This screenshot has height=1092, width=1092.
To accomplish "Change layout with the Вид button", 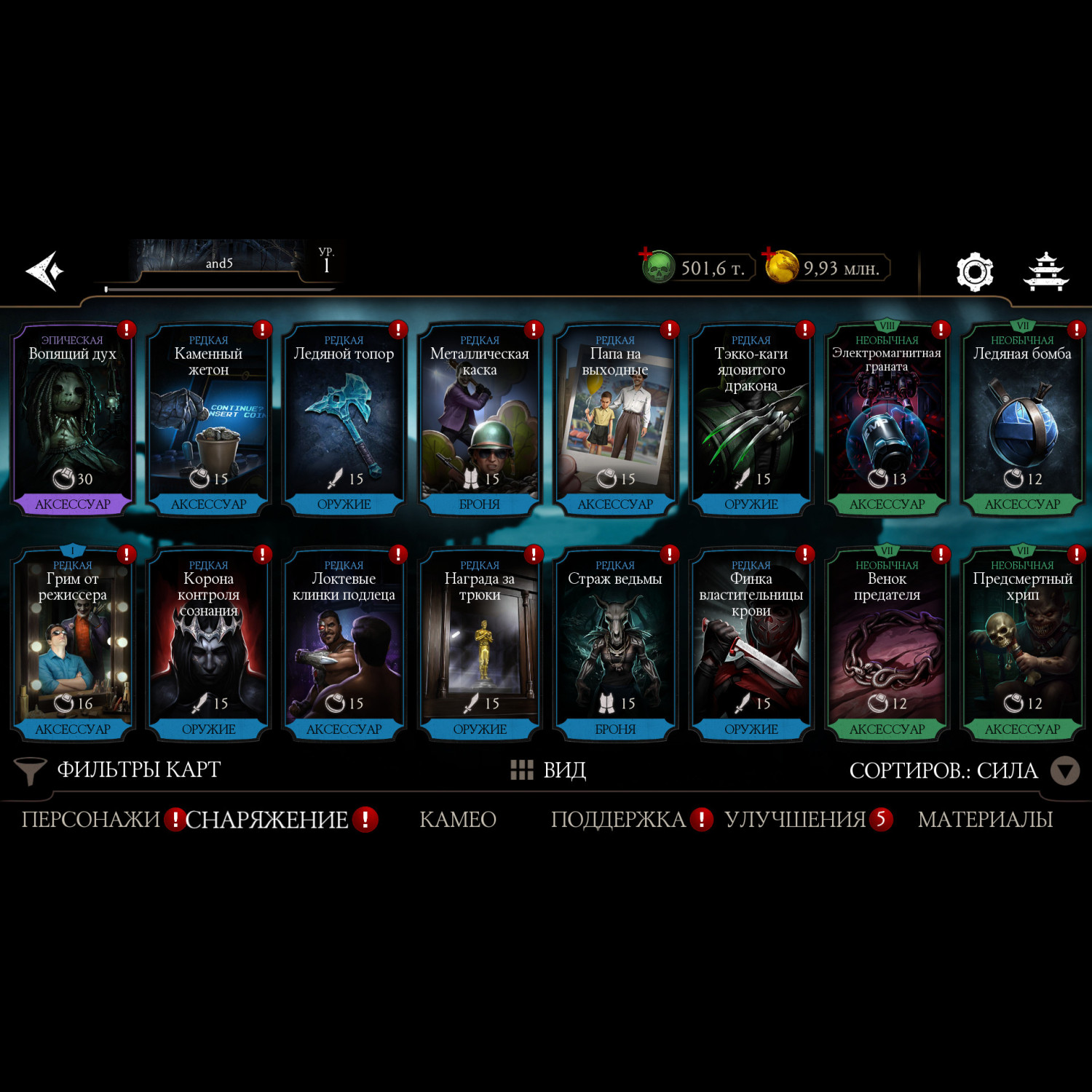I will point(549,770).
